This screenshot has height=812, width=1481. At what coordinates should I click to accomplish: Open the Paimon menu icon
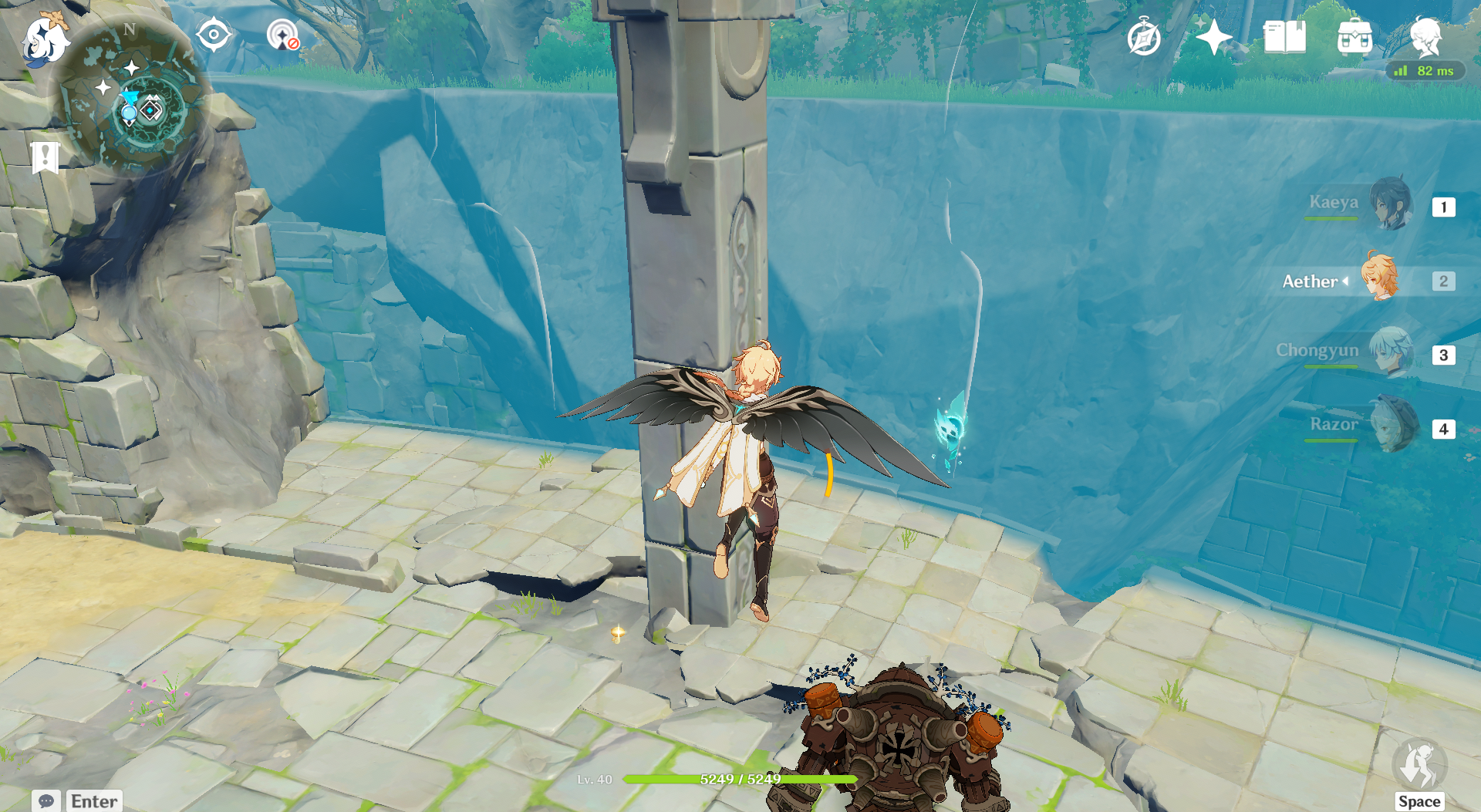pyautogui.click(x=45, y=39)
